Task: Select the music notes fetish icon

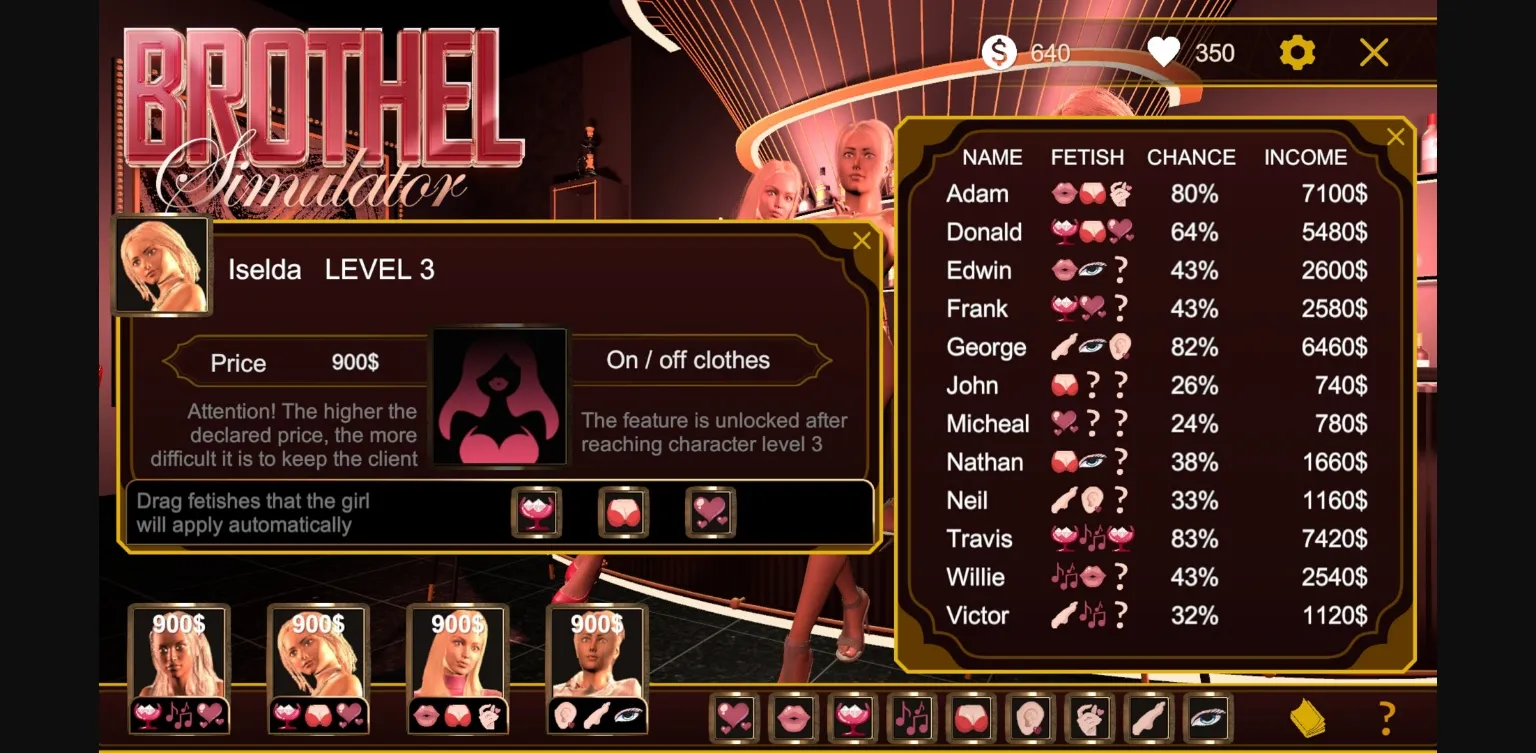Action: (x=912, y=717)
